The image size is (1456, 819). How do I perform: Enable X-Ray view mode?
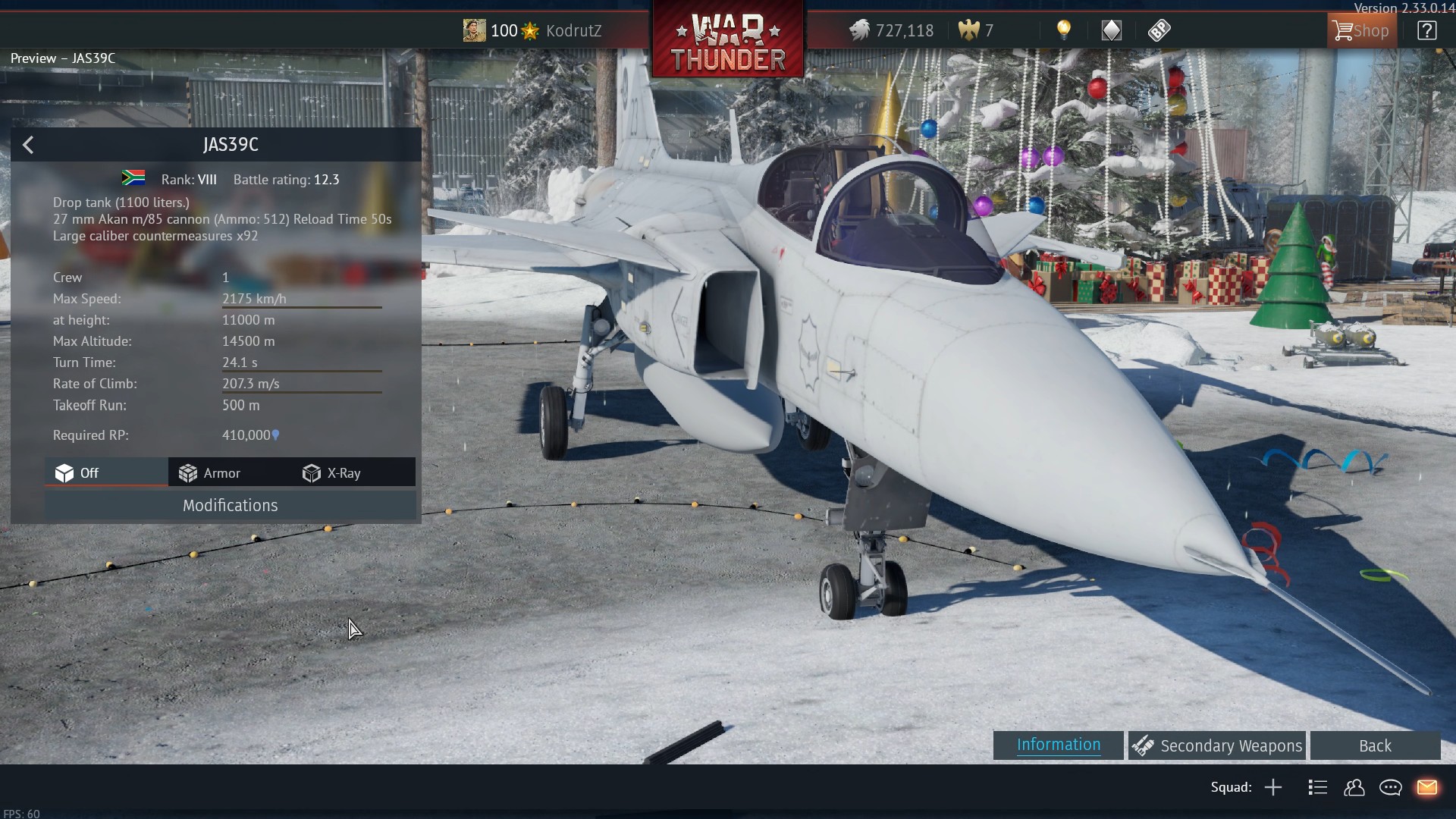pyautogui.click(x=332, y=473)
